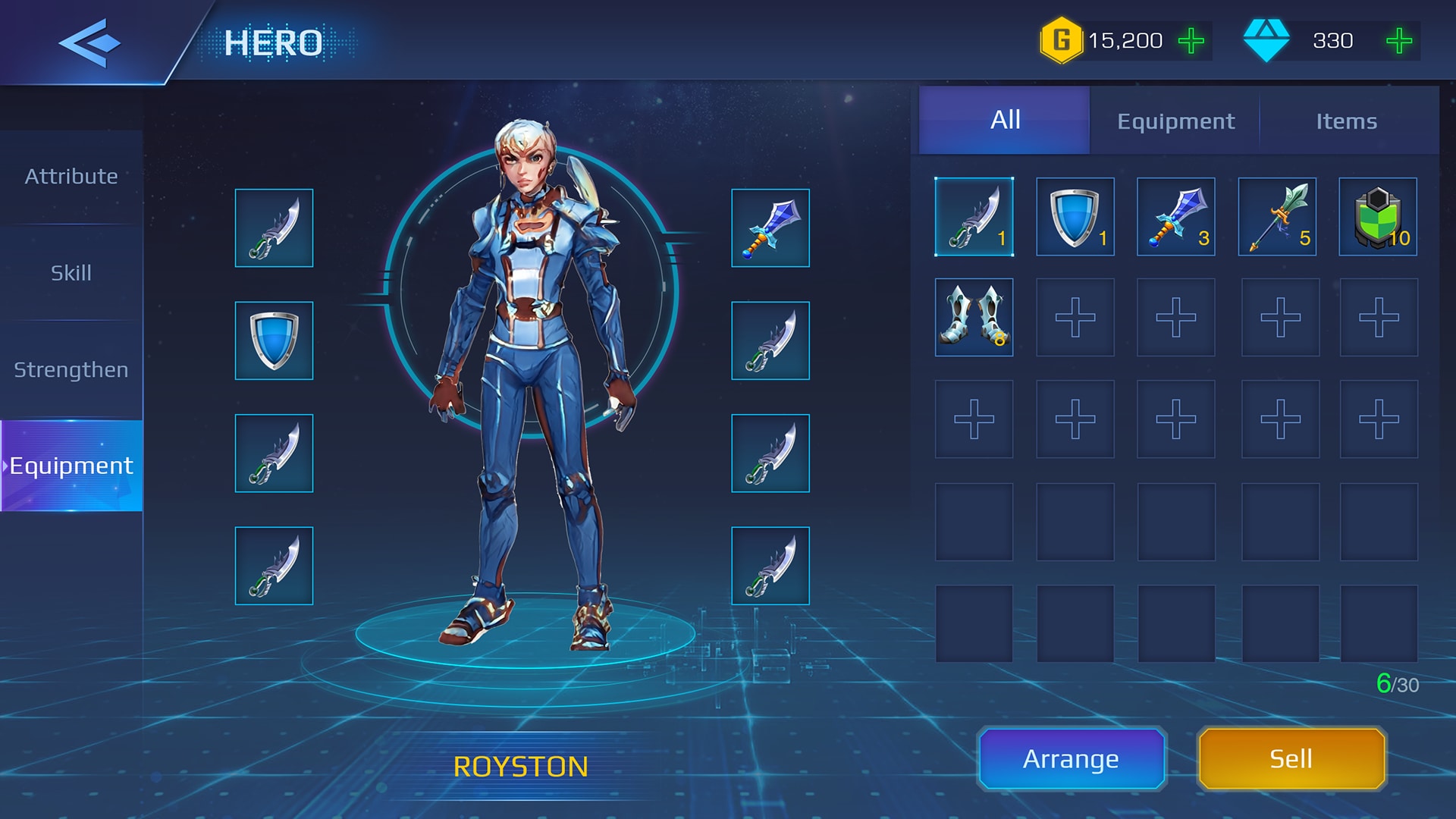Viewport: 1456px width, 819px height.
Task: Open the Attribute section in the sidebar
Action: pos(71,177)
